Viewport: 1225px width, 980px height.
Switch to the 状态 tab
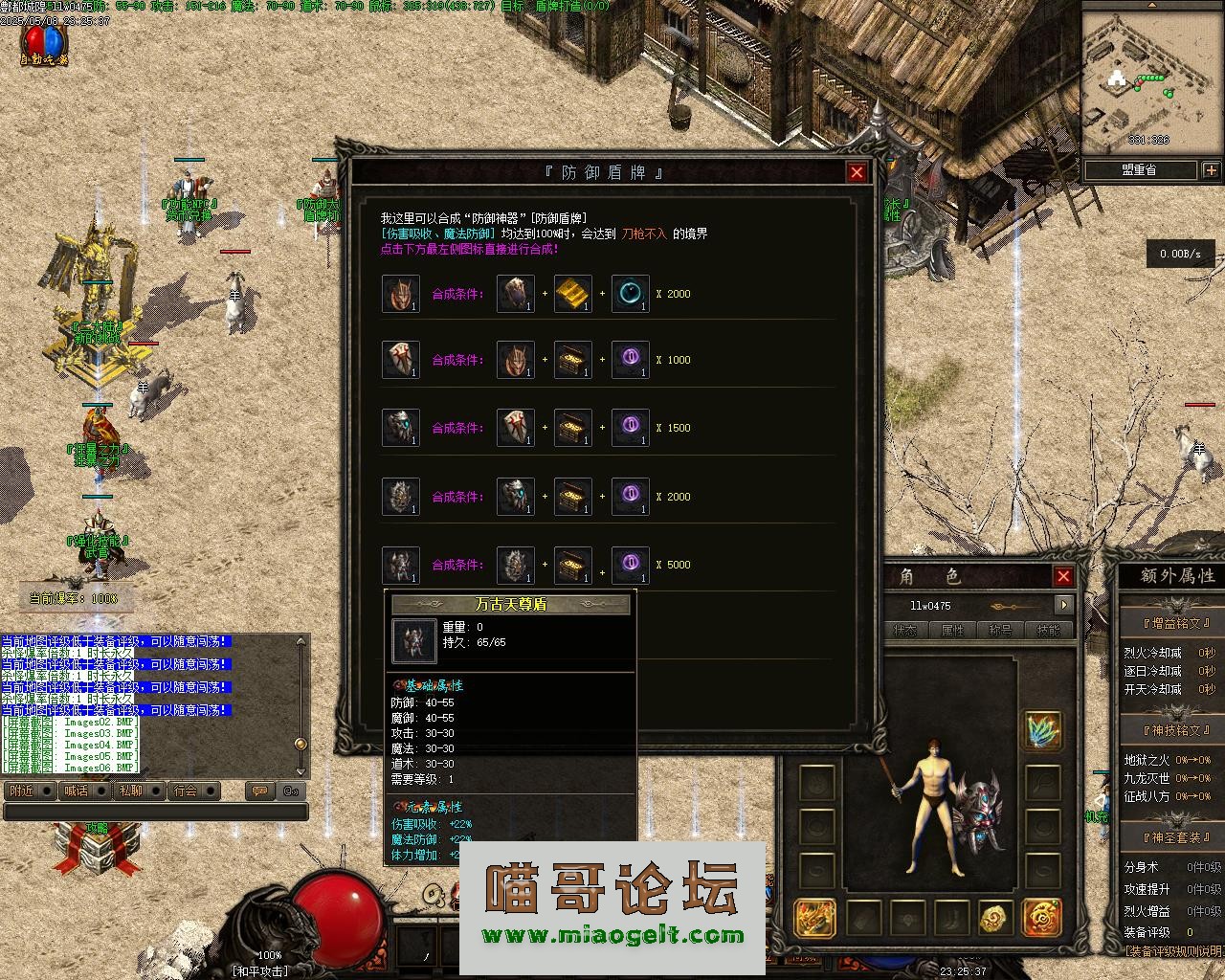coord(904,631)
